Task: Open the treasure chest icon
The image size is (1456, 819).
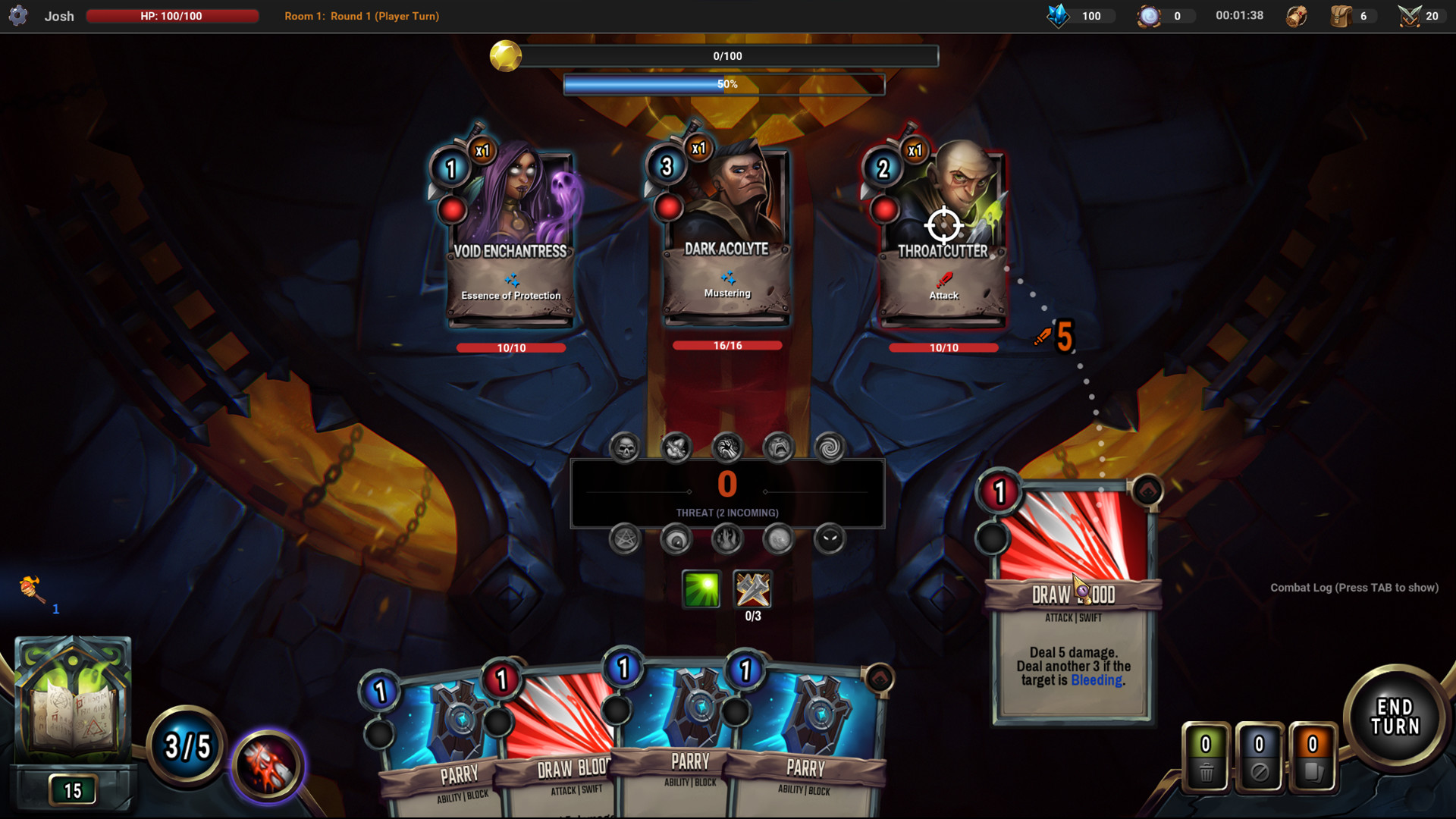Action: tap(1341, 16)
